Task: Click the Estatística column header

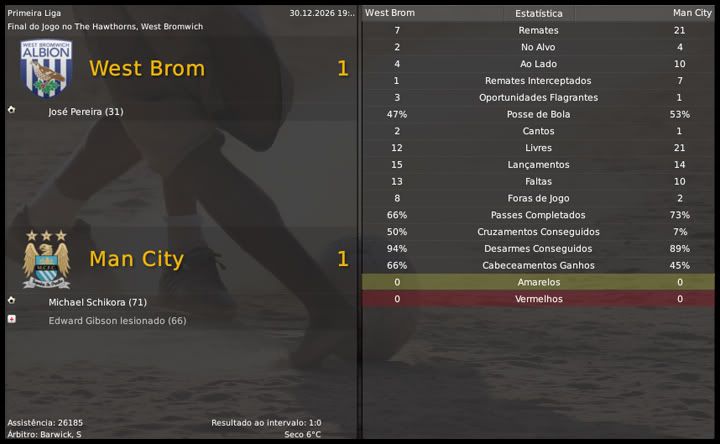Action: tap(538, 14)
